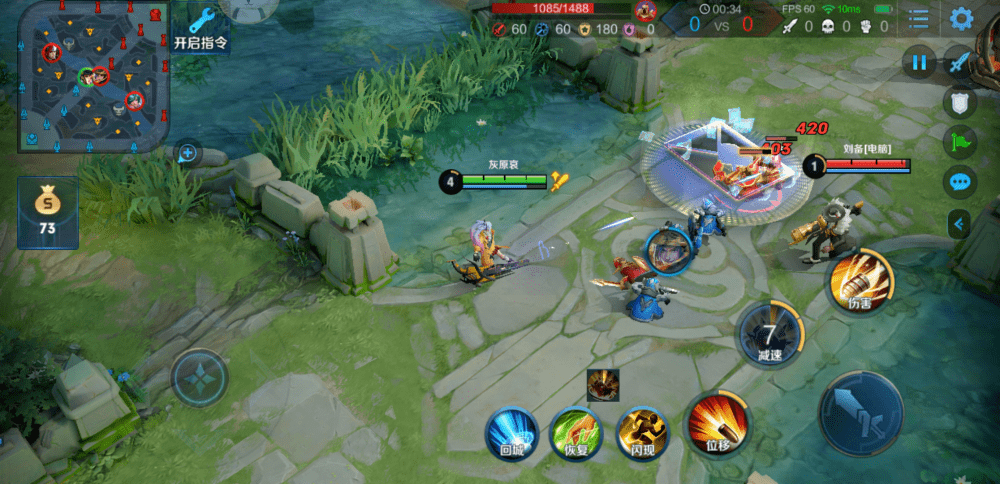Use the 位移 dash skill

pos(720,424)
